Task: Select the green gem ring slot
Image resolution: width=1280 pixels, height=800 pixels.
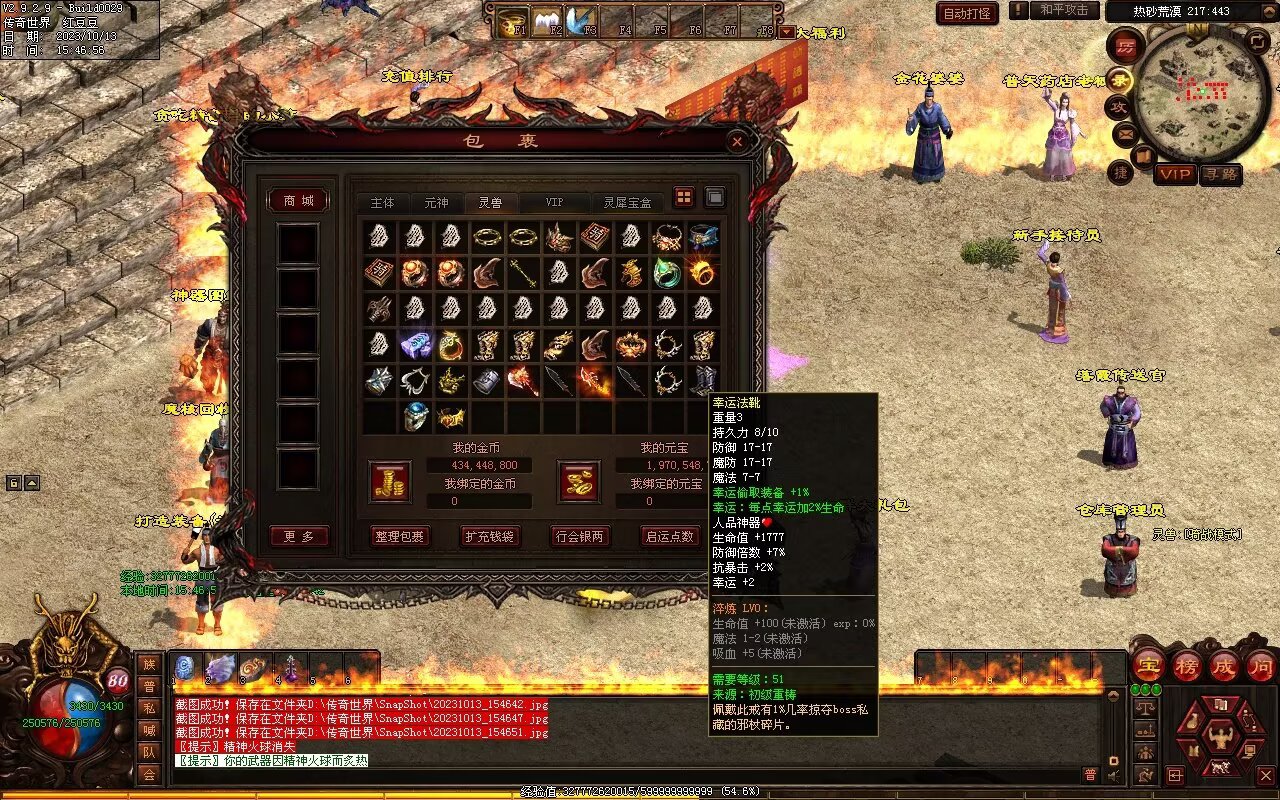Action: (x=667, y=272)
